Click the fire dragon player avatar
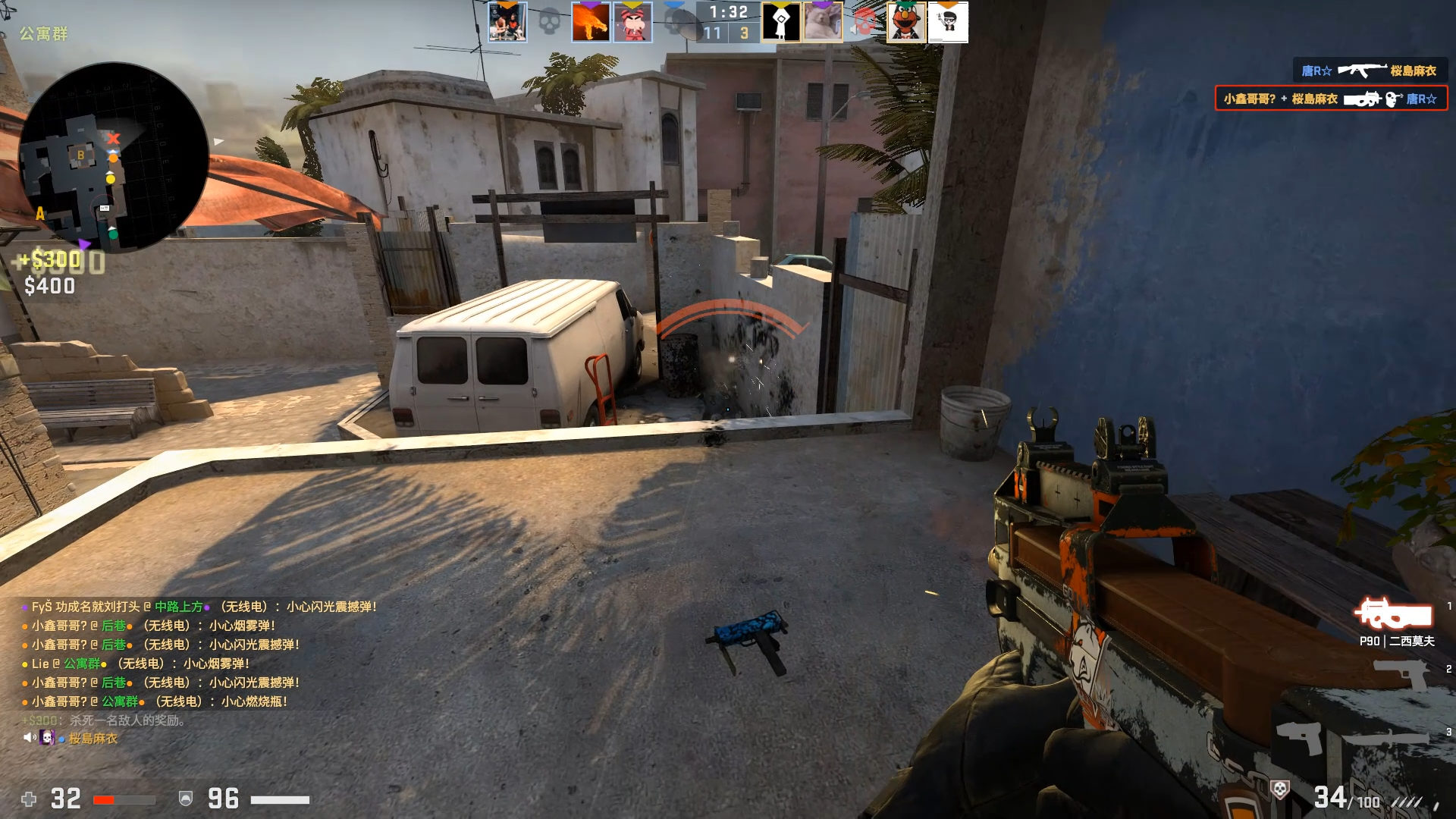The width and height of the screenshot is (1456, 819). 590,22
